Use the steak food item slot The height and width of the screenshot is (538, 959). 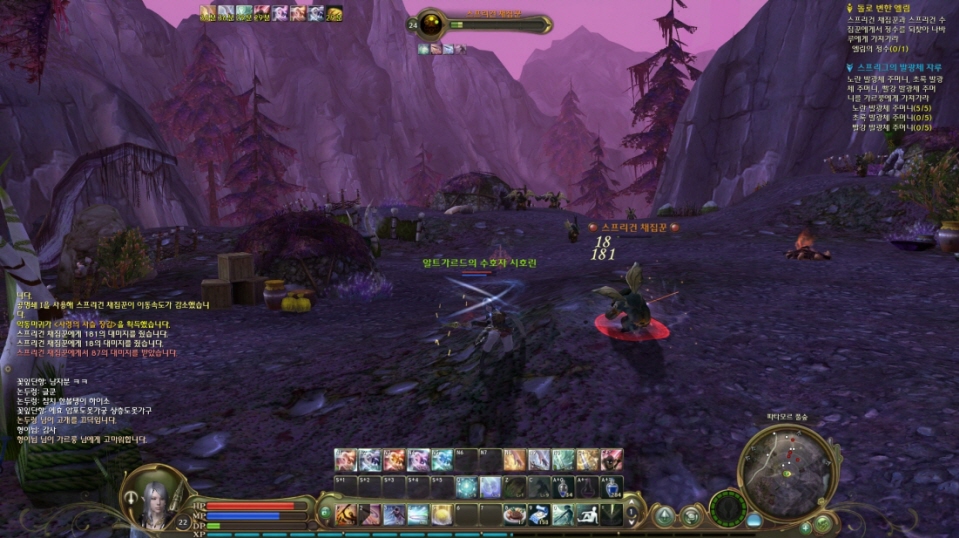coord(515,514)
